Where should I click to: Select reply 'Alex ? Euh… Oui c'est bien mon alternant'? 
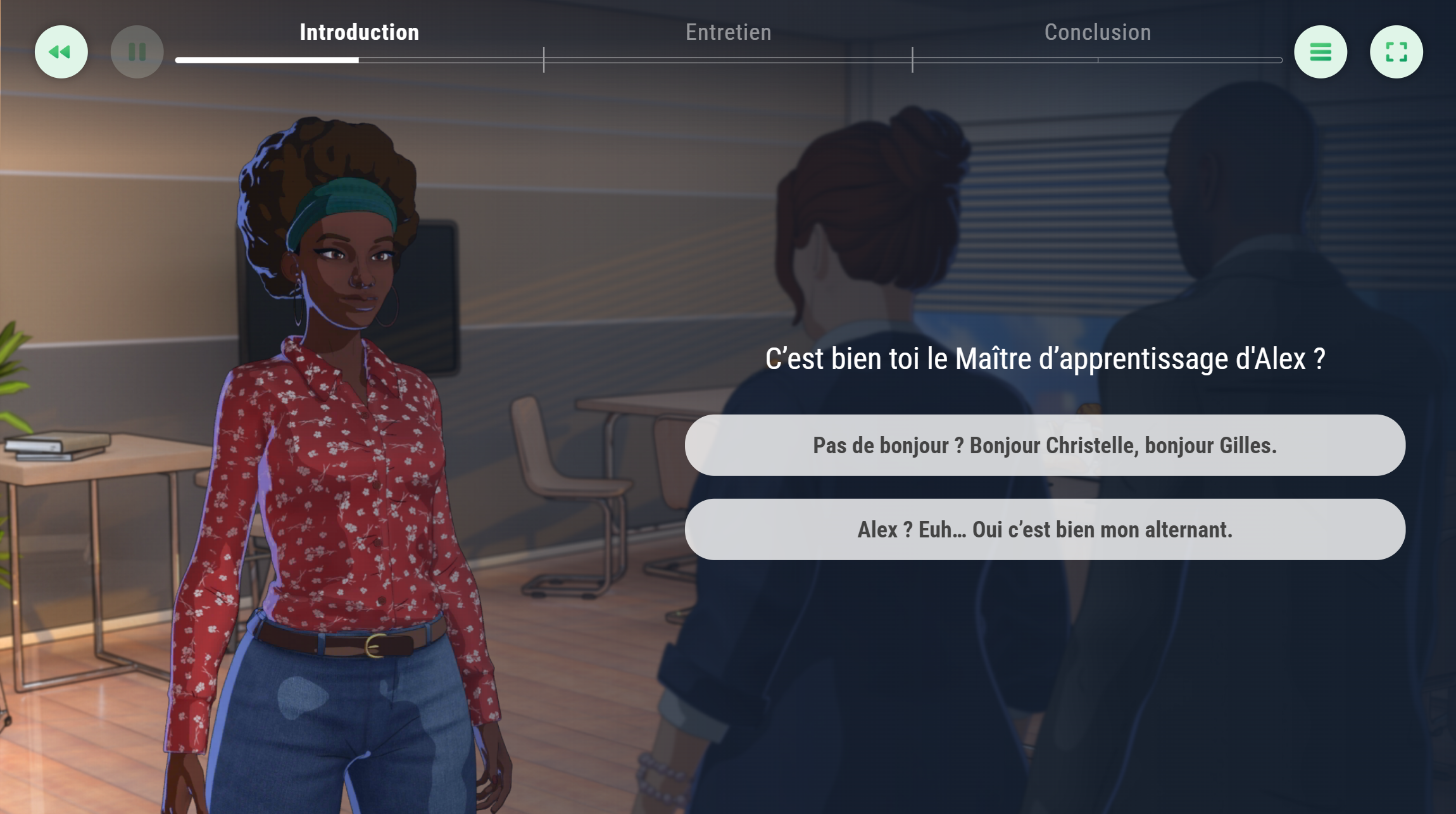click(x=1045, y=529)
